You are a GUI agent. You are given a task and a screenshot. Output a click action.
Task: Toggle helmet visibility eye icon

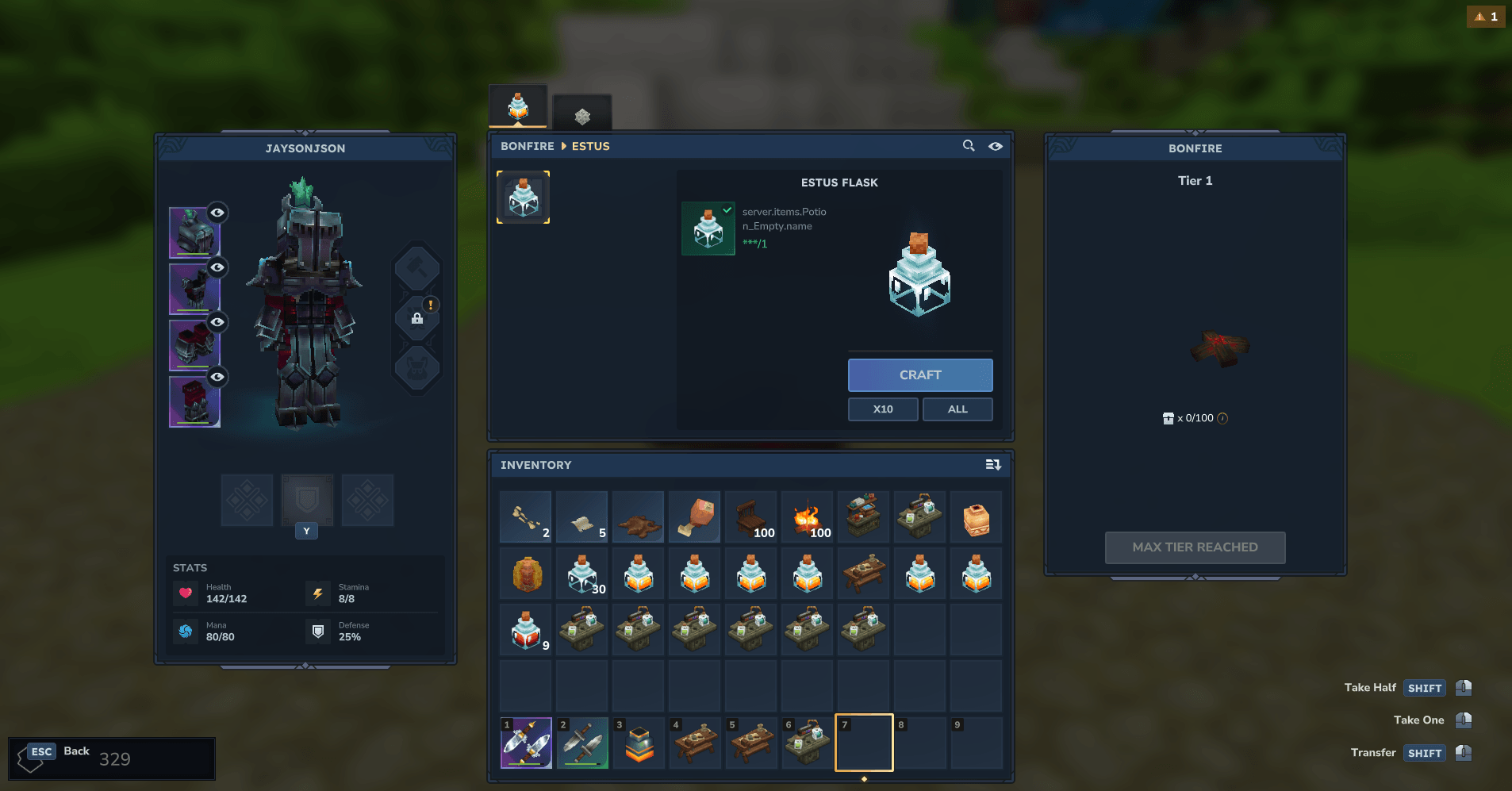217,213
